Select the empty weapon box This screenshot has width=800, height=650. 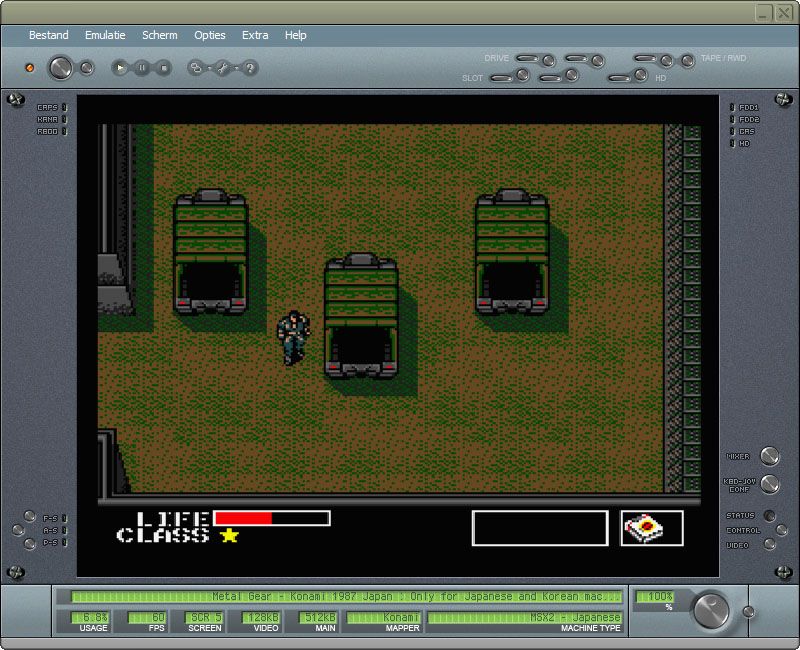coord(540,528)
